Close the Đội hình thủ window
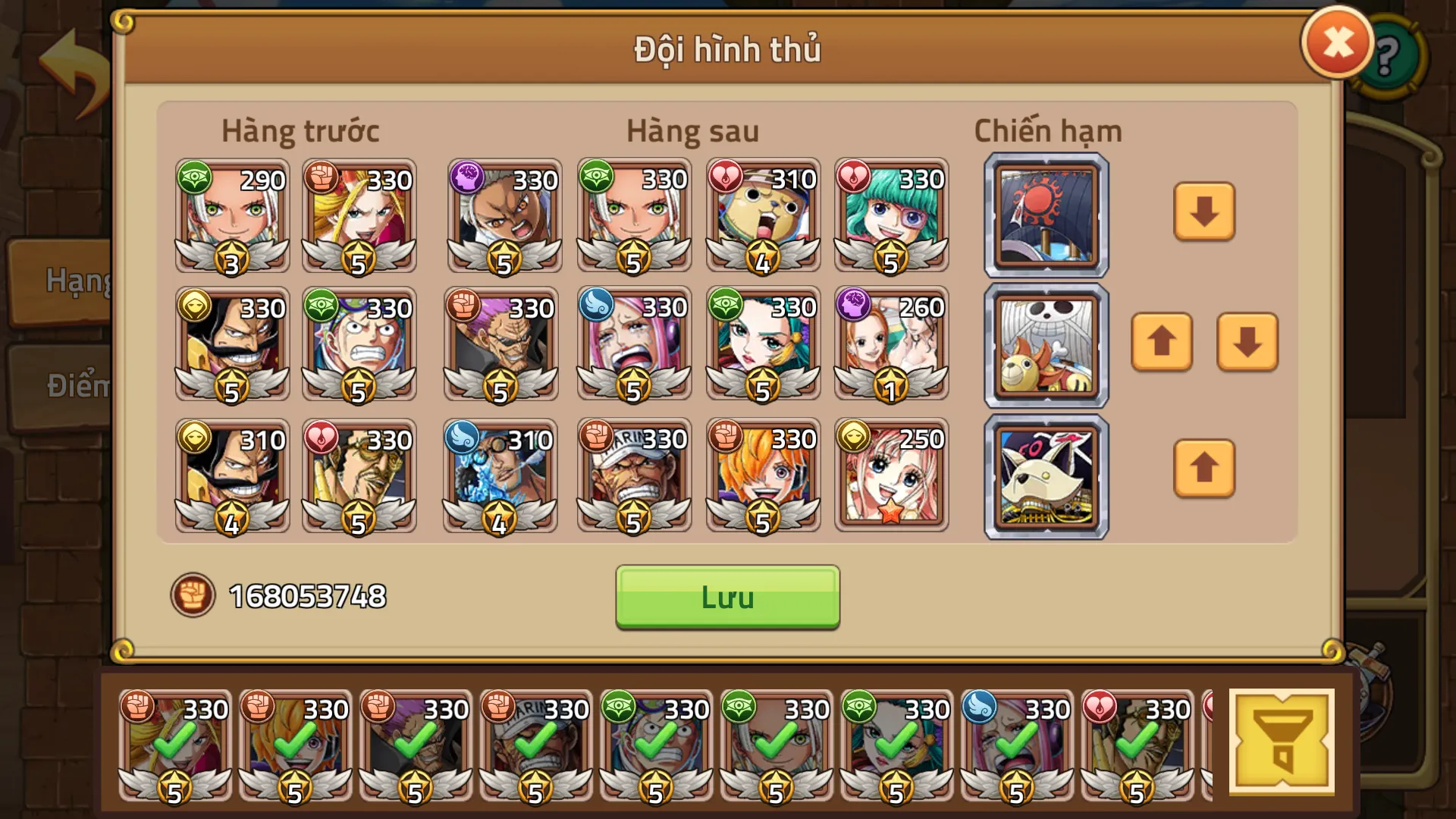Viewport: 1456px width, 819px height. point(1336,42)
